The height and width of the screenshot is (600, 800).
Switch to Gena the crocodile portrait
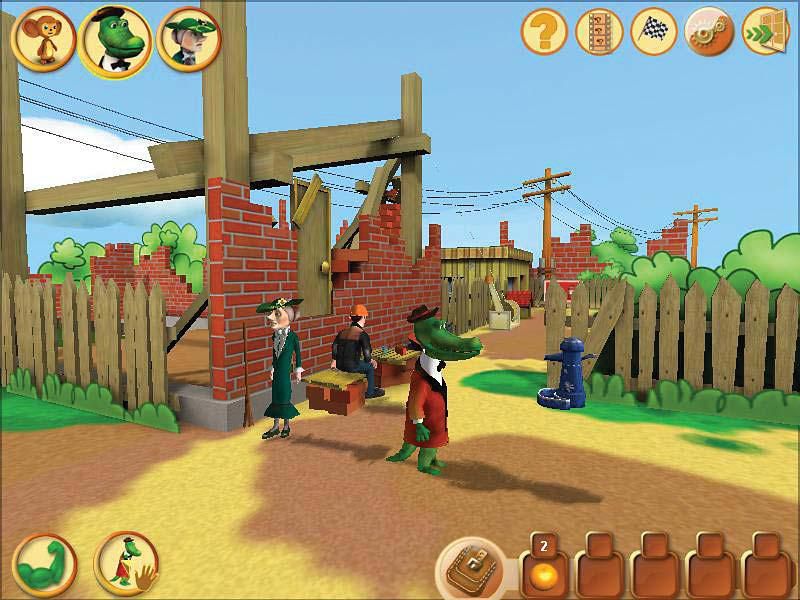(x=114, y=40)
